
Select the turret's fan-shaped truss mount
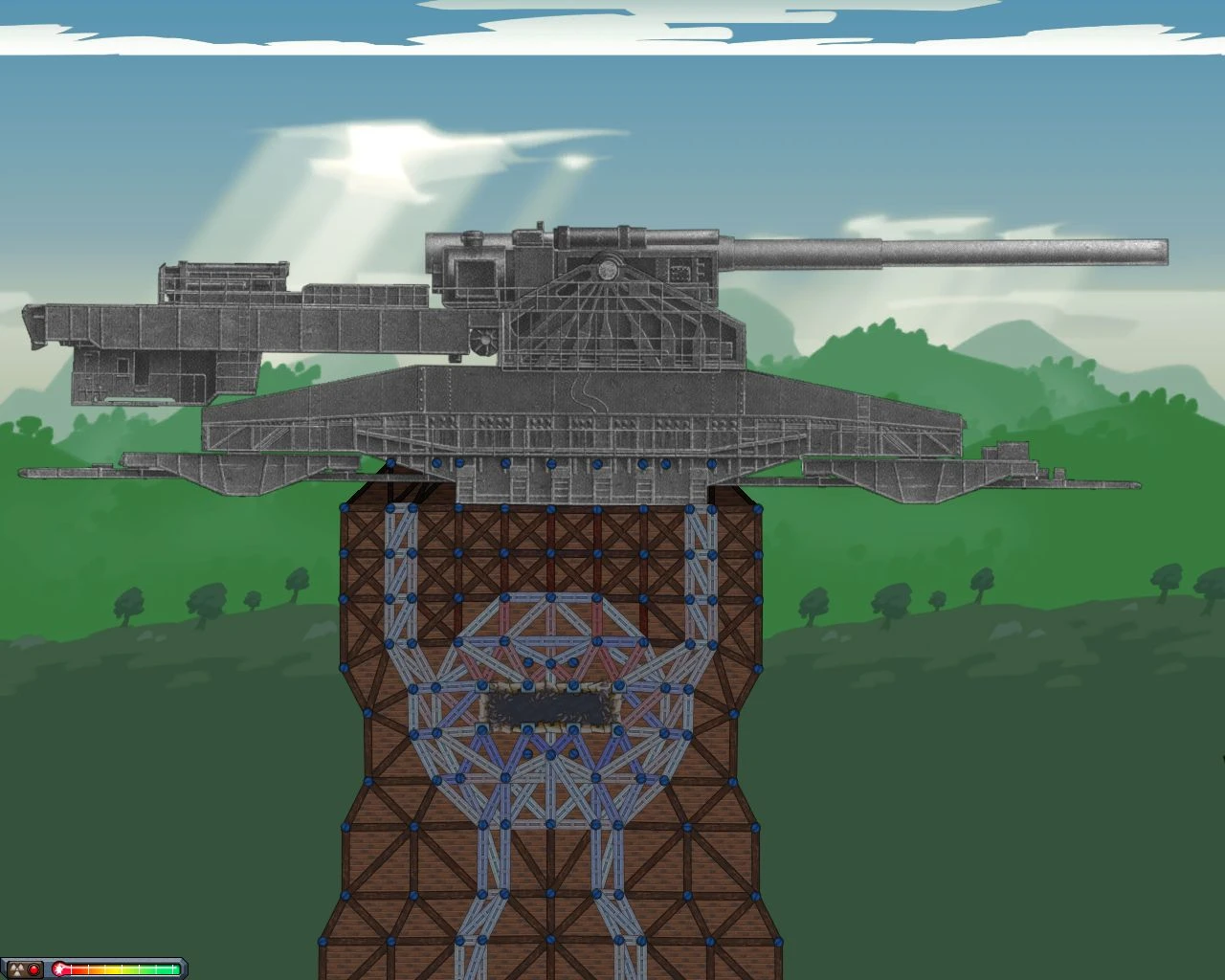(x=610, y=316)
